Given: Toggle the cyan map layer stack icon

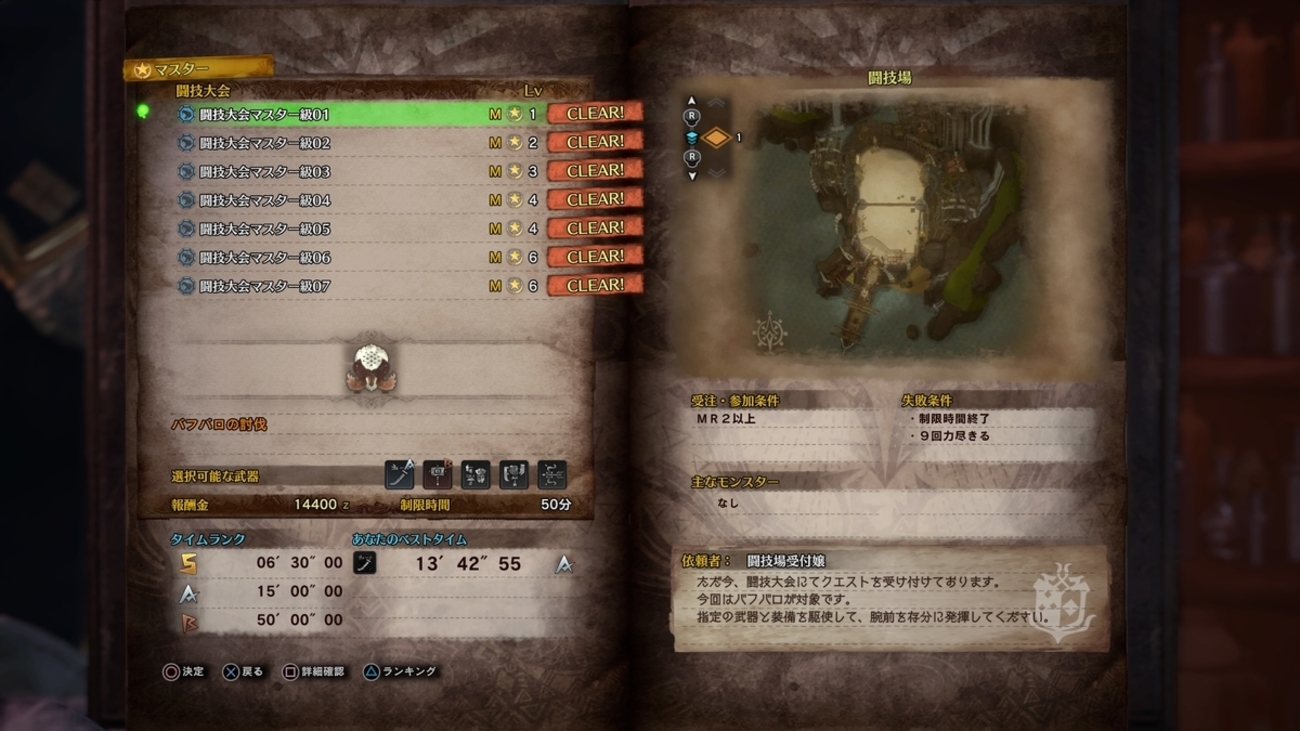Looking at the screenshot, I should click(x=692, y=136).
